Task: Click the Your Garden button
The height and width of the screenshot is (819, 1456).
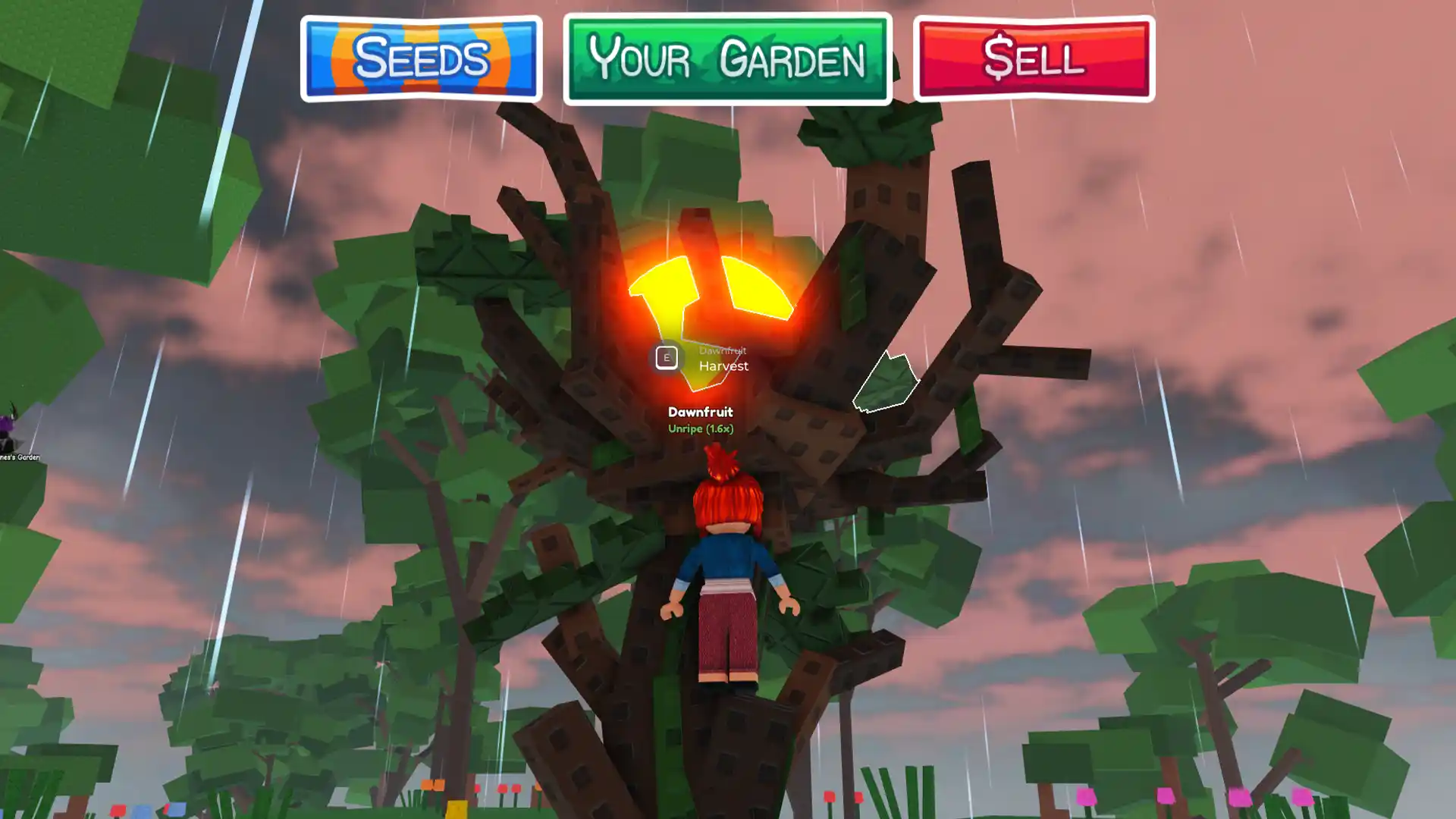Action: (x=726, y=61)
